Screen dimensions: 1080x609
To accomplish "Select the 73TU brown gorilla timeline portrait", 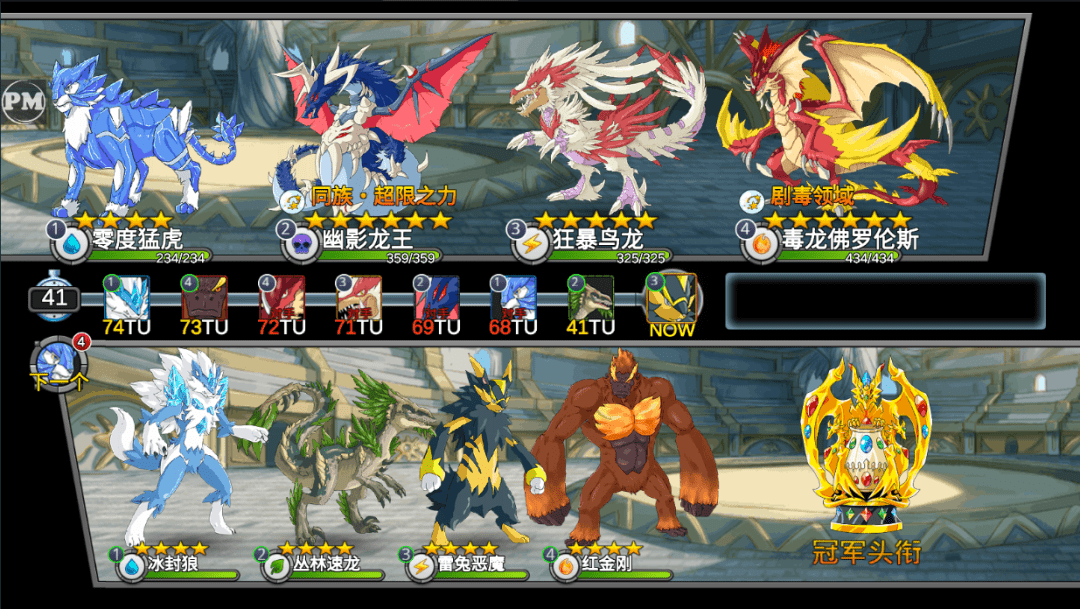I will click(204, 297).
